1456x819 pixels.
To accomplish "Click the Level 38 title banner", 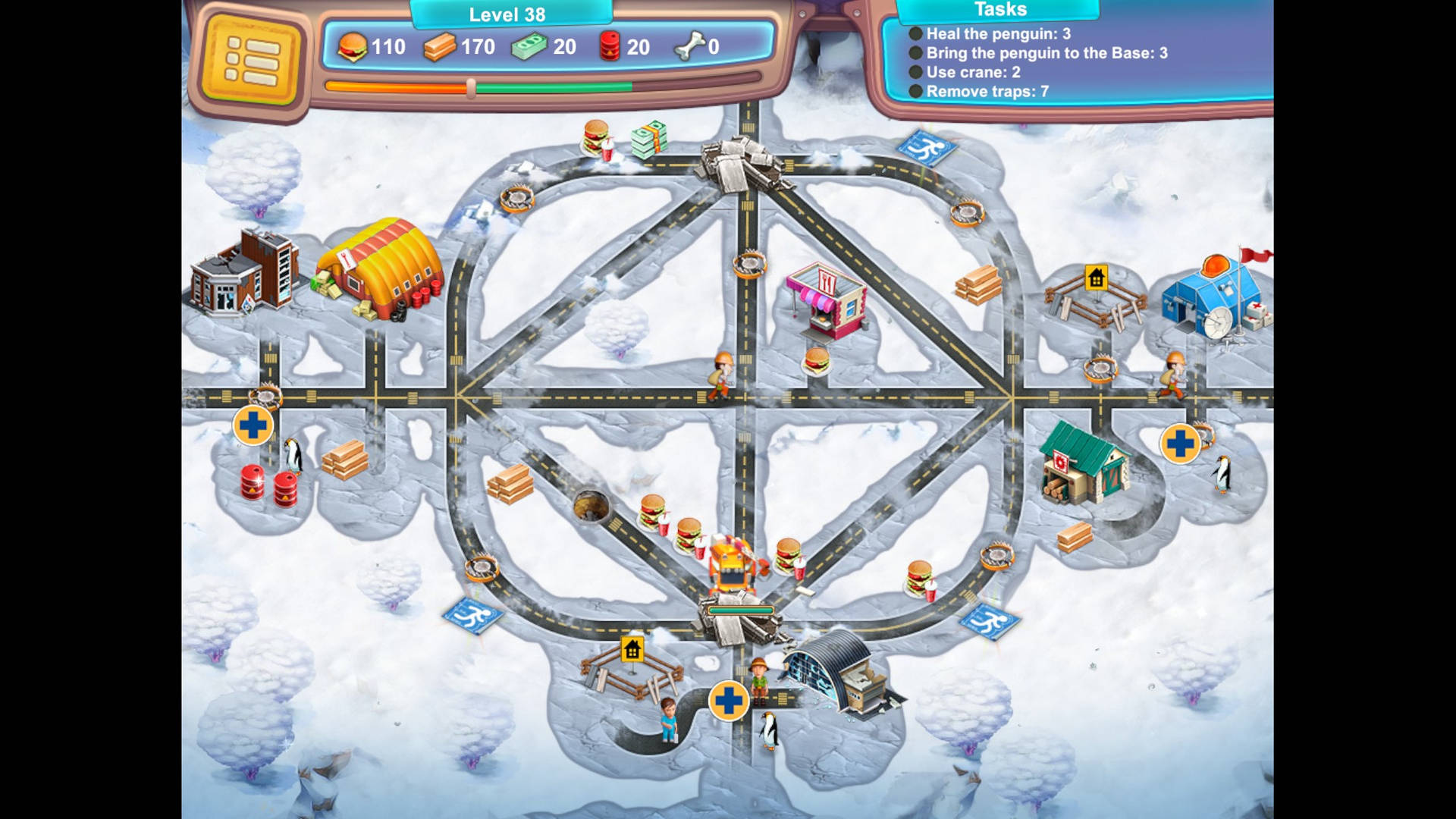I will tap(507, 14).
